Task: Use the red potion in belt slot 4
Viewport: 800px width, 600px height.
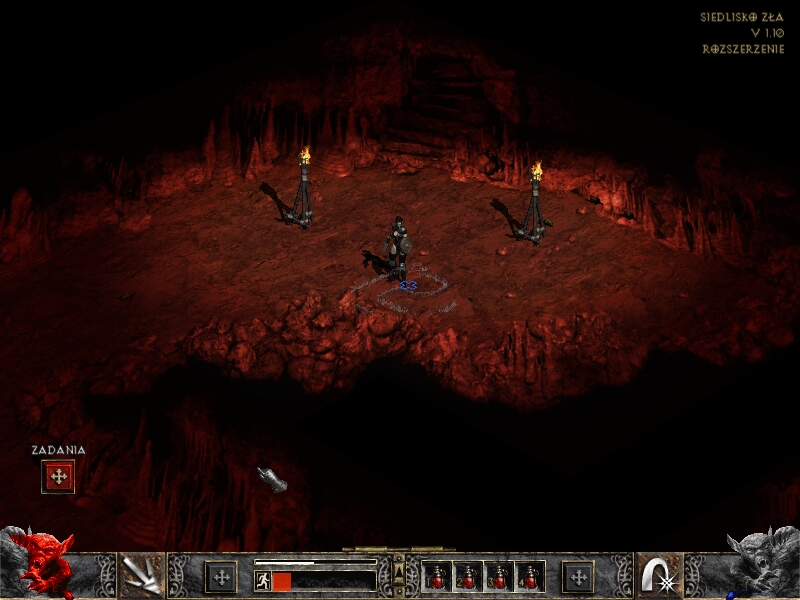Action: [530, 577]
